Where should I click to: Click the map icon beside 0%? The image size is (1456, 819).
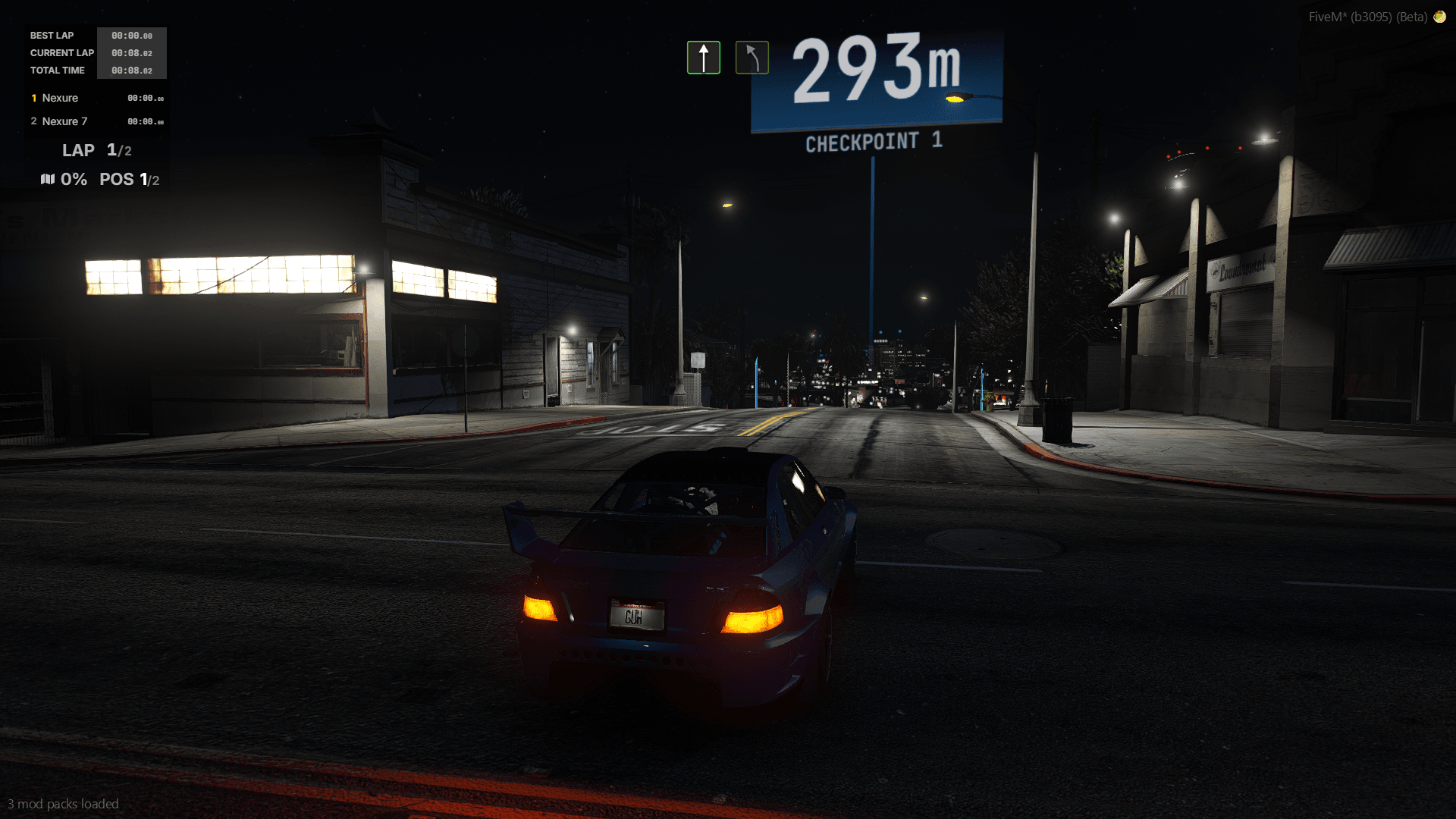pos(48,179)
